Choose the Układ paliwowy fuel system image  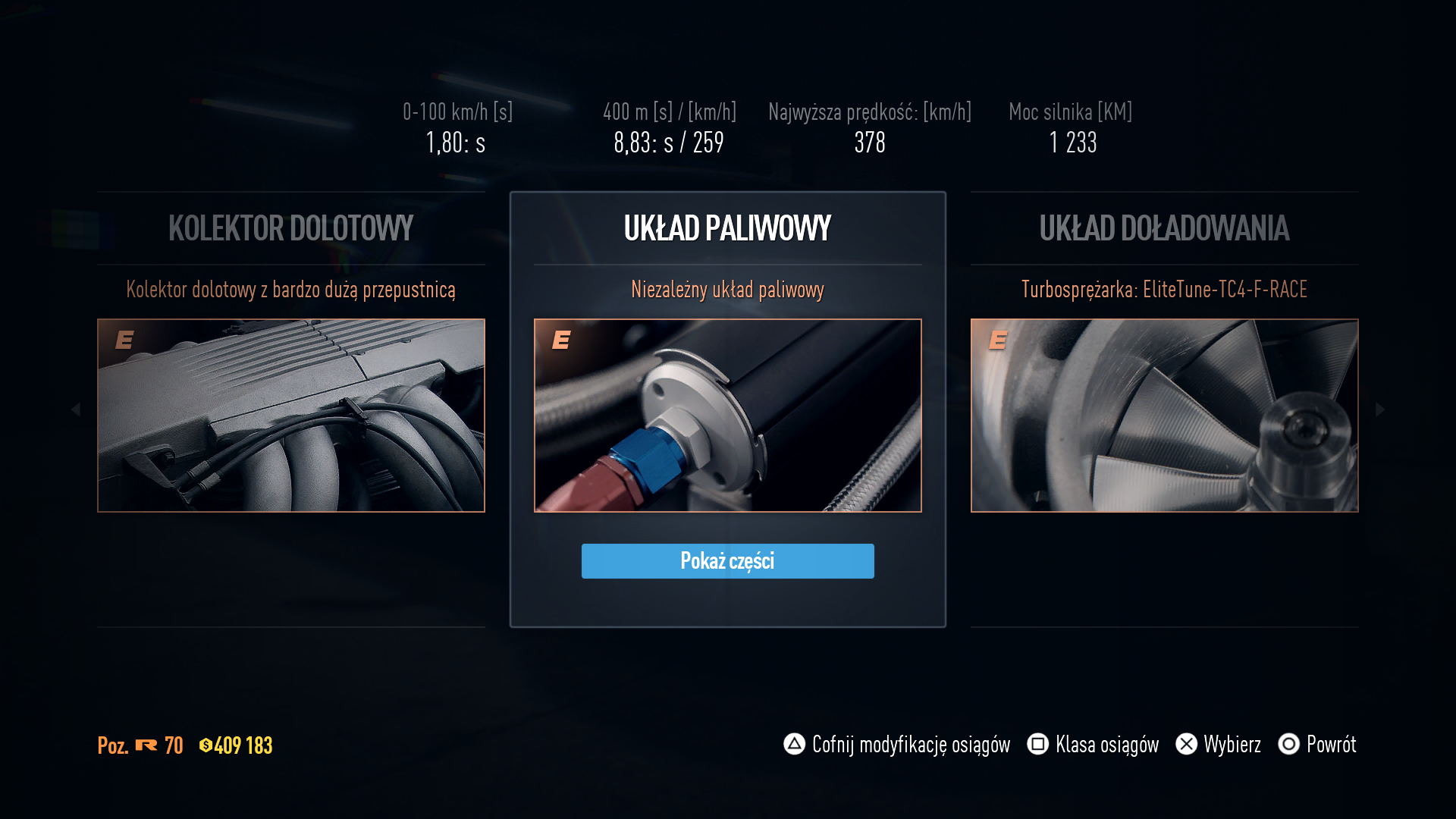point(727,416)
